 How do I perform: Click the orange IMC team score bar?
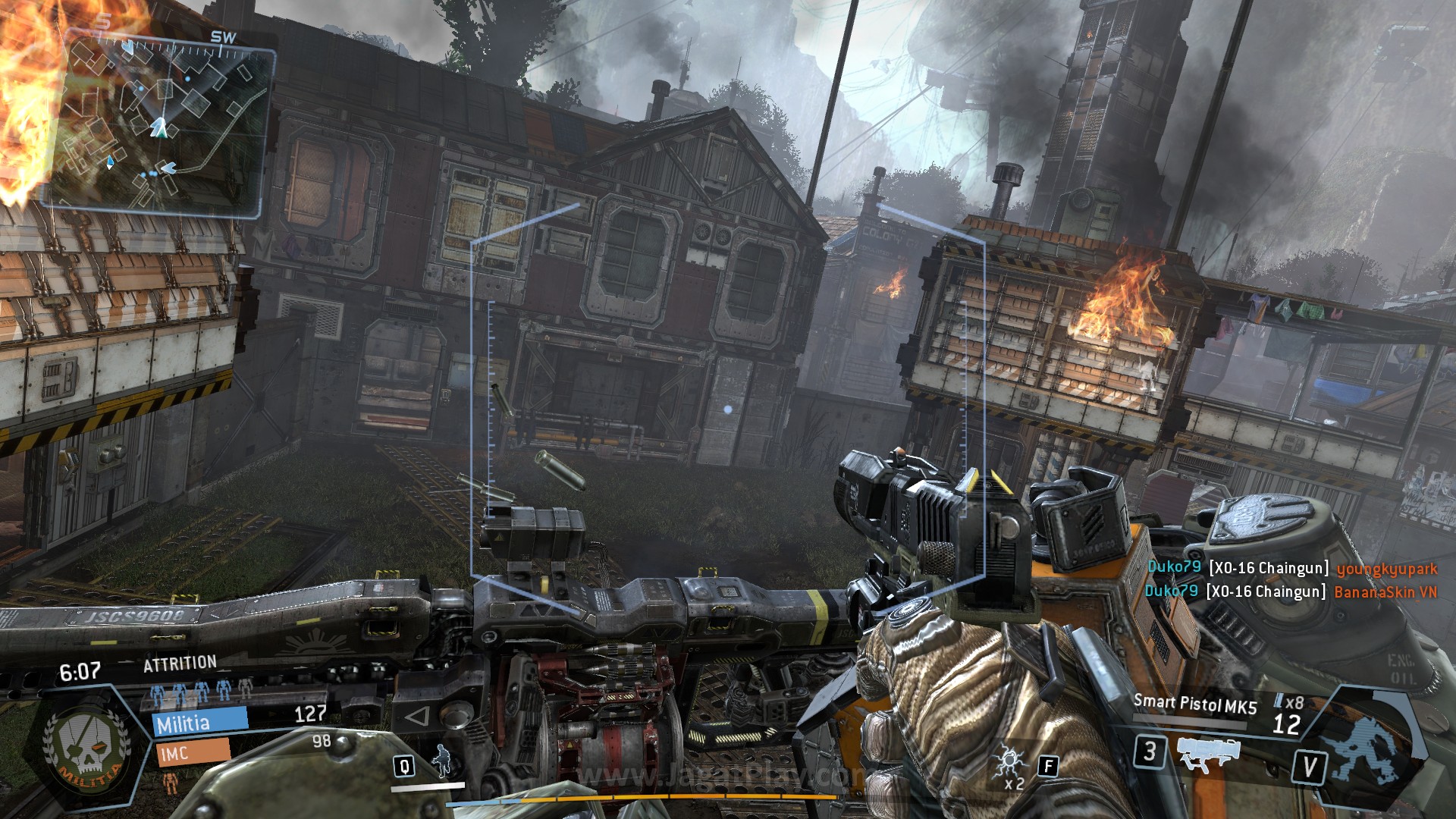point(193,753)
